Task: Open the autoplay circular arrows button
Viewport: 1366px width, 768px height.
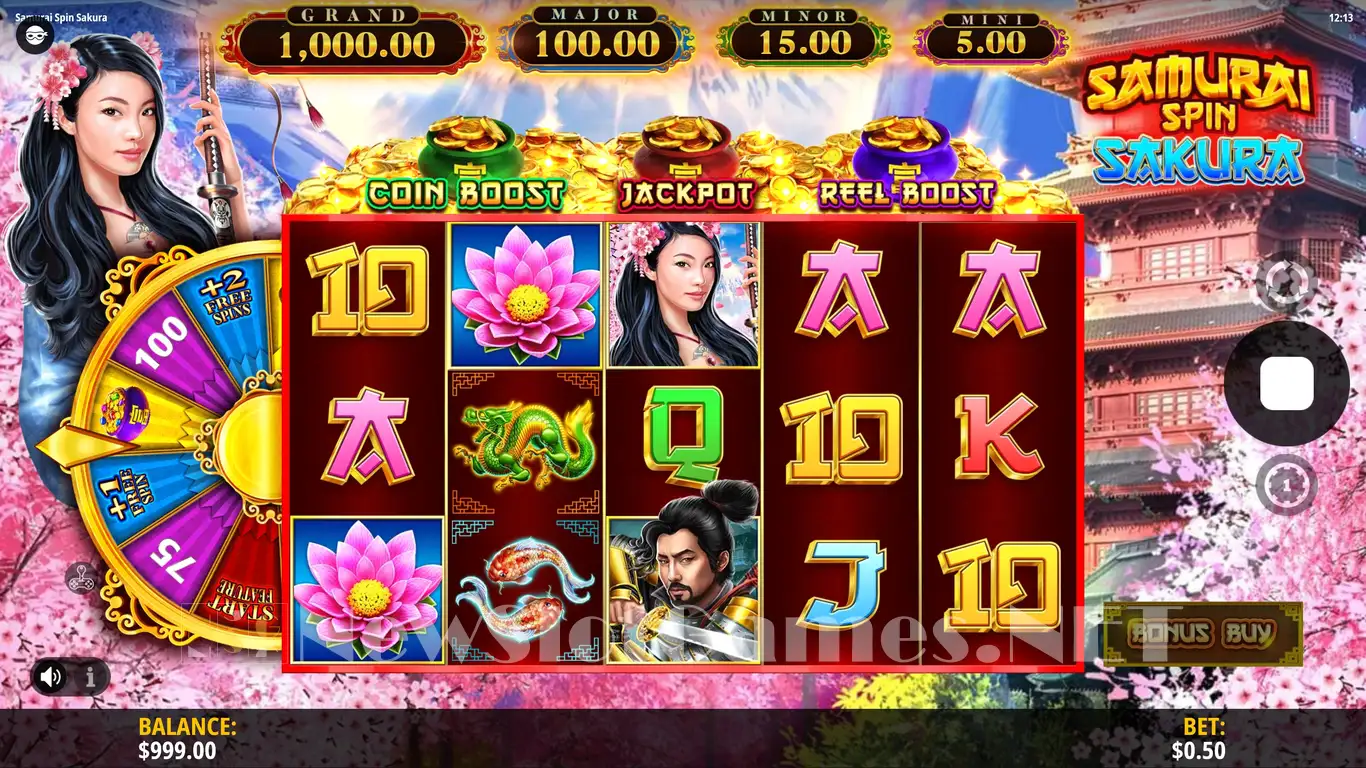Action: click(1286, 283)
